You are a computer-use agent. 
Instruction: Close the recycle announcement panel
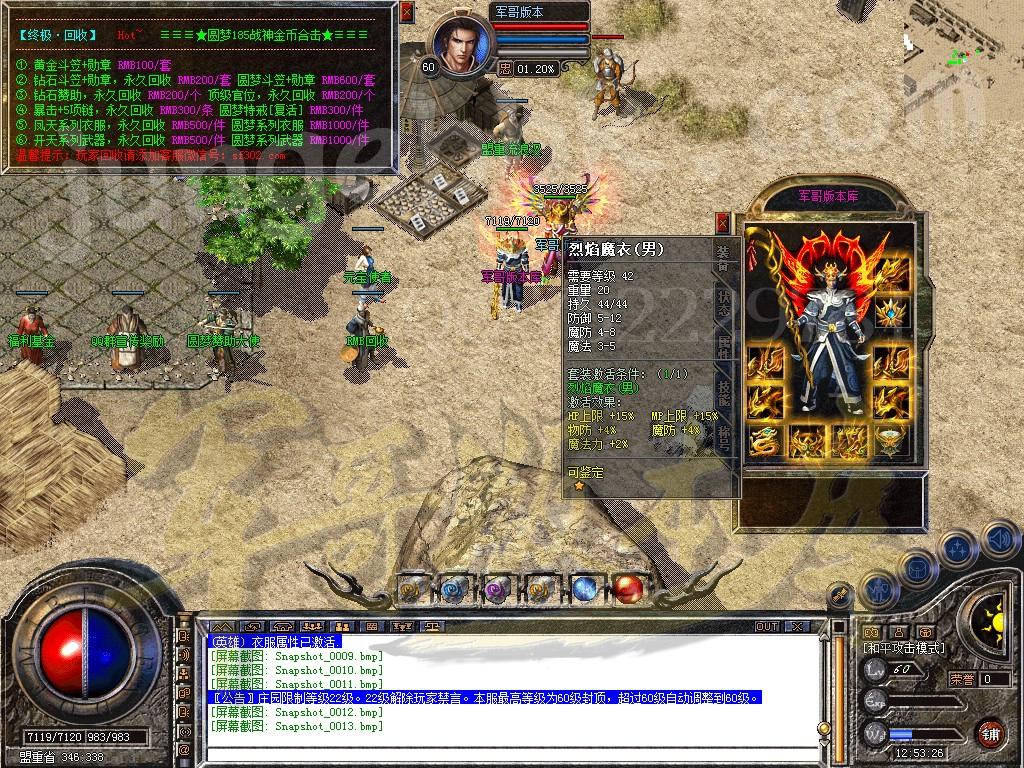406,12
